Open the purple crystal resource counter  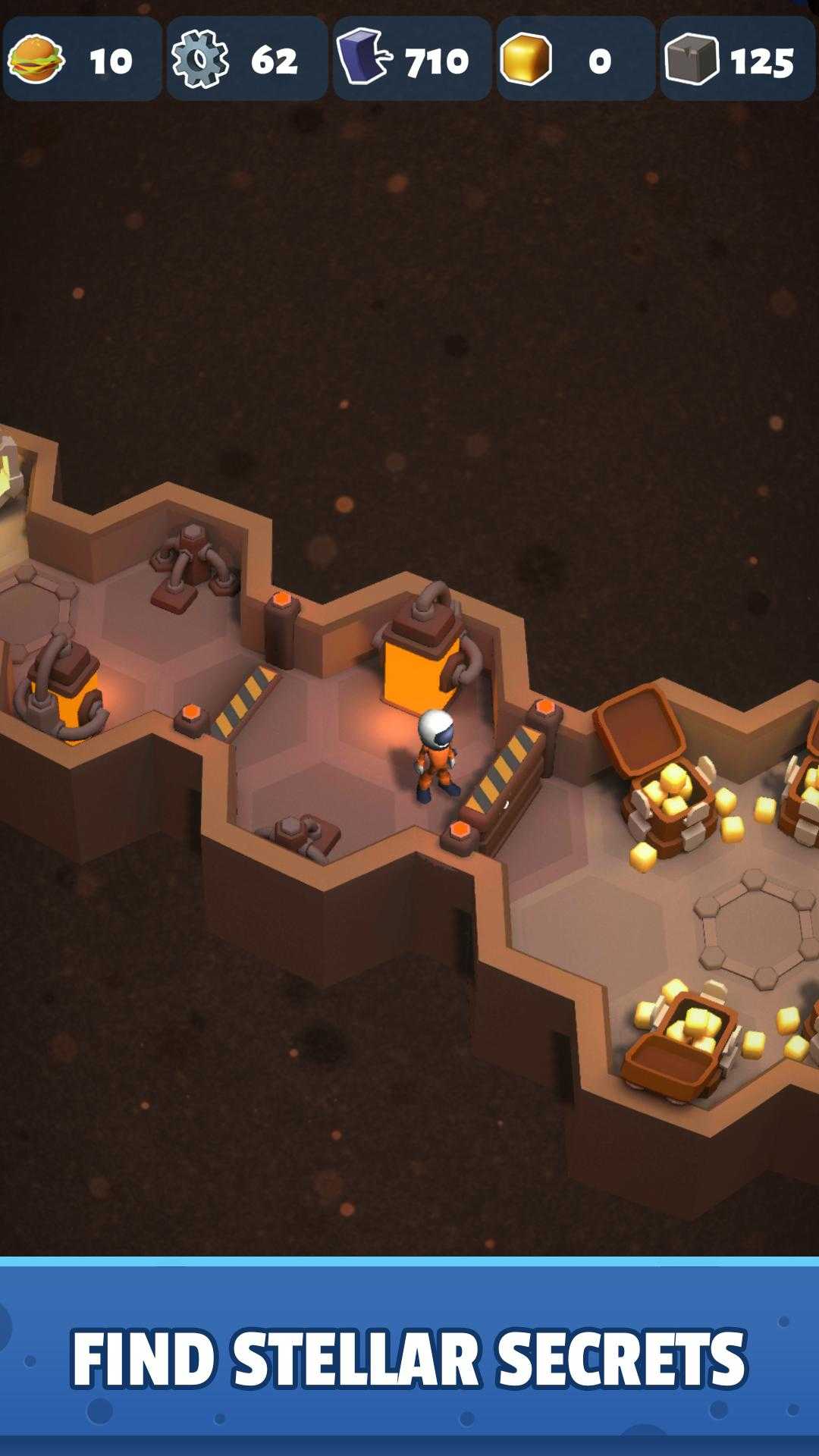[x=412, y=59]
